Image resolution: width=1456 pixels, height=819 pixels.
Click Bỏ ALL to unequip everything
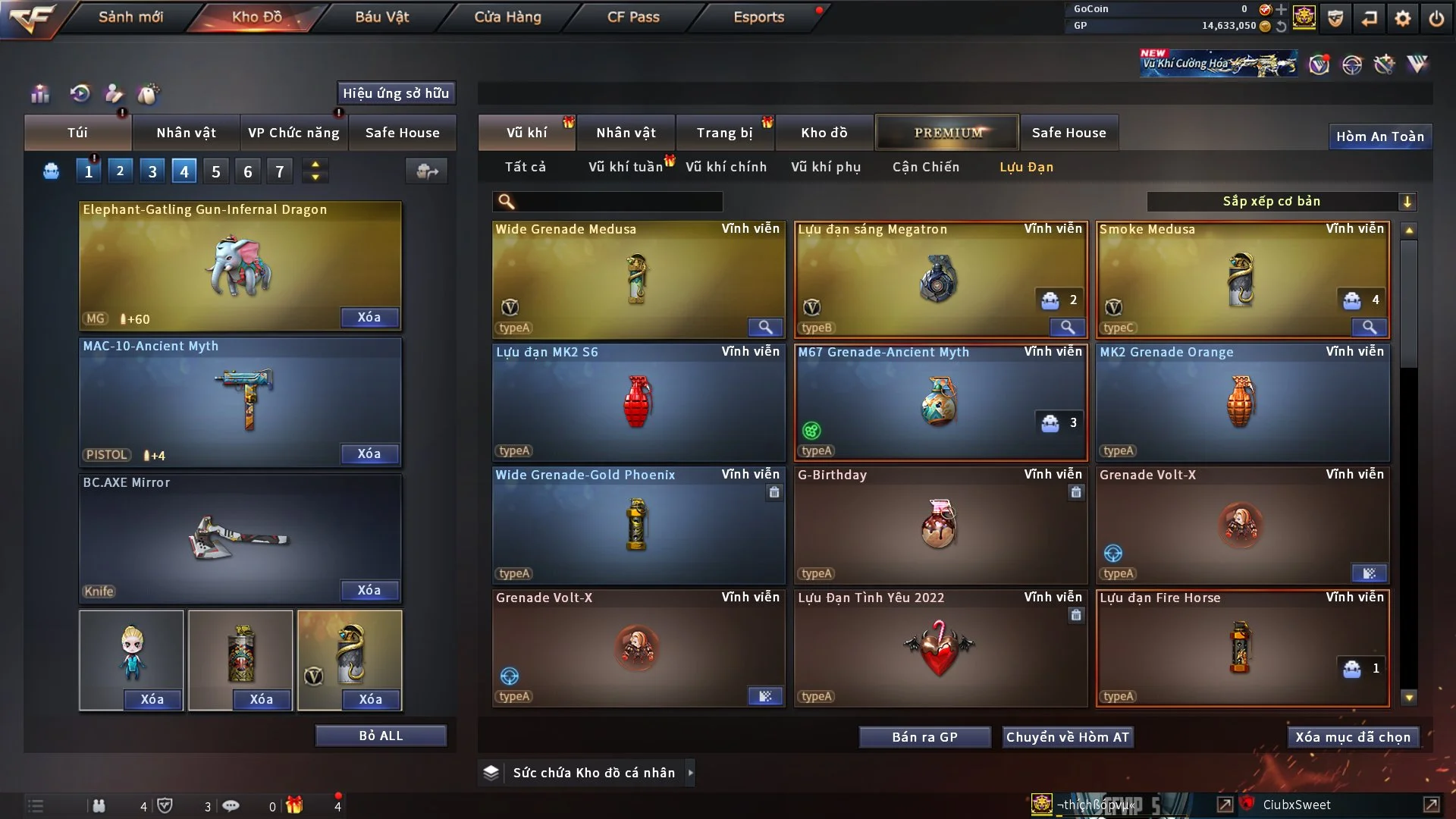click(381, 736)
